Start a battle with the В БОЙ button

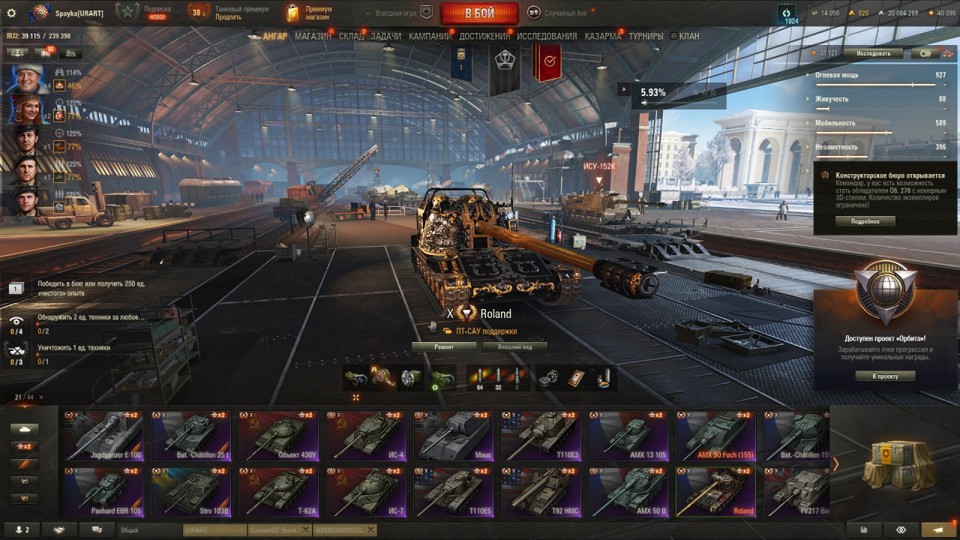(x=479, y=13)
